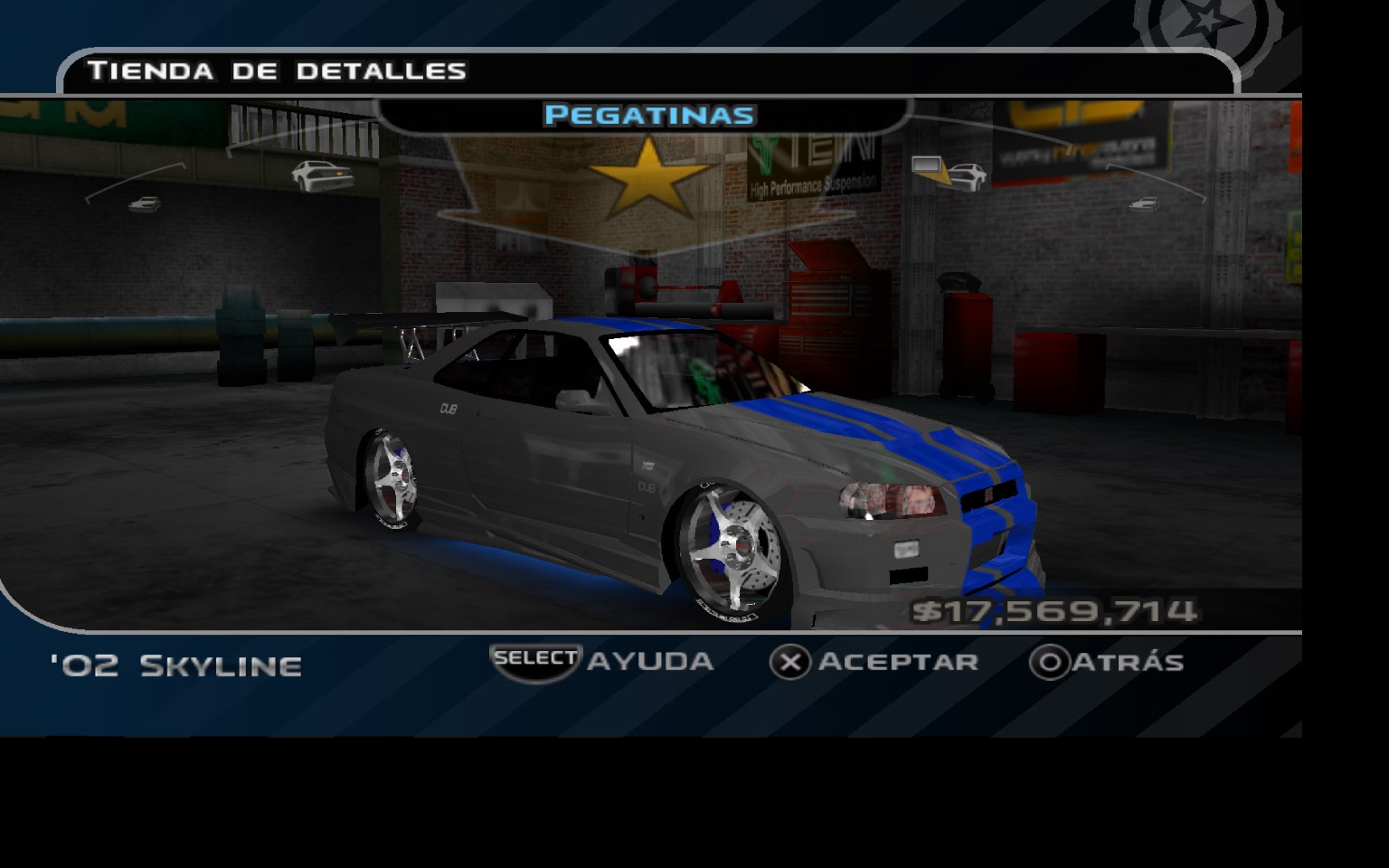
Task: Open AYUDA for assistance
Action: point(649,662)
